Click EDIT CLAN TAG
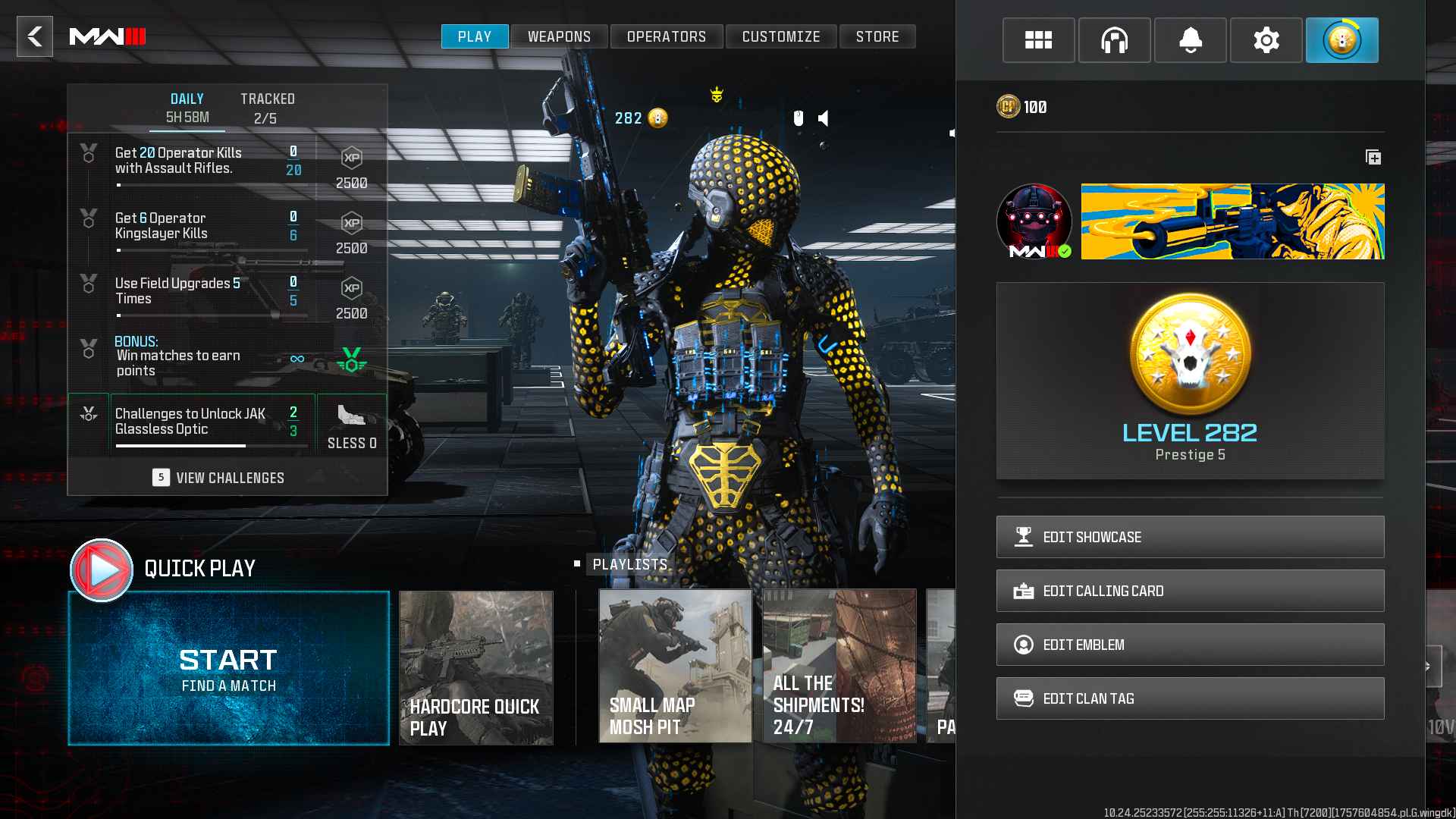 click(1189, 698)
